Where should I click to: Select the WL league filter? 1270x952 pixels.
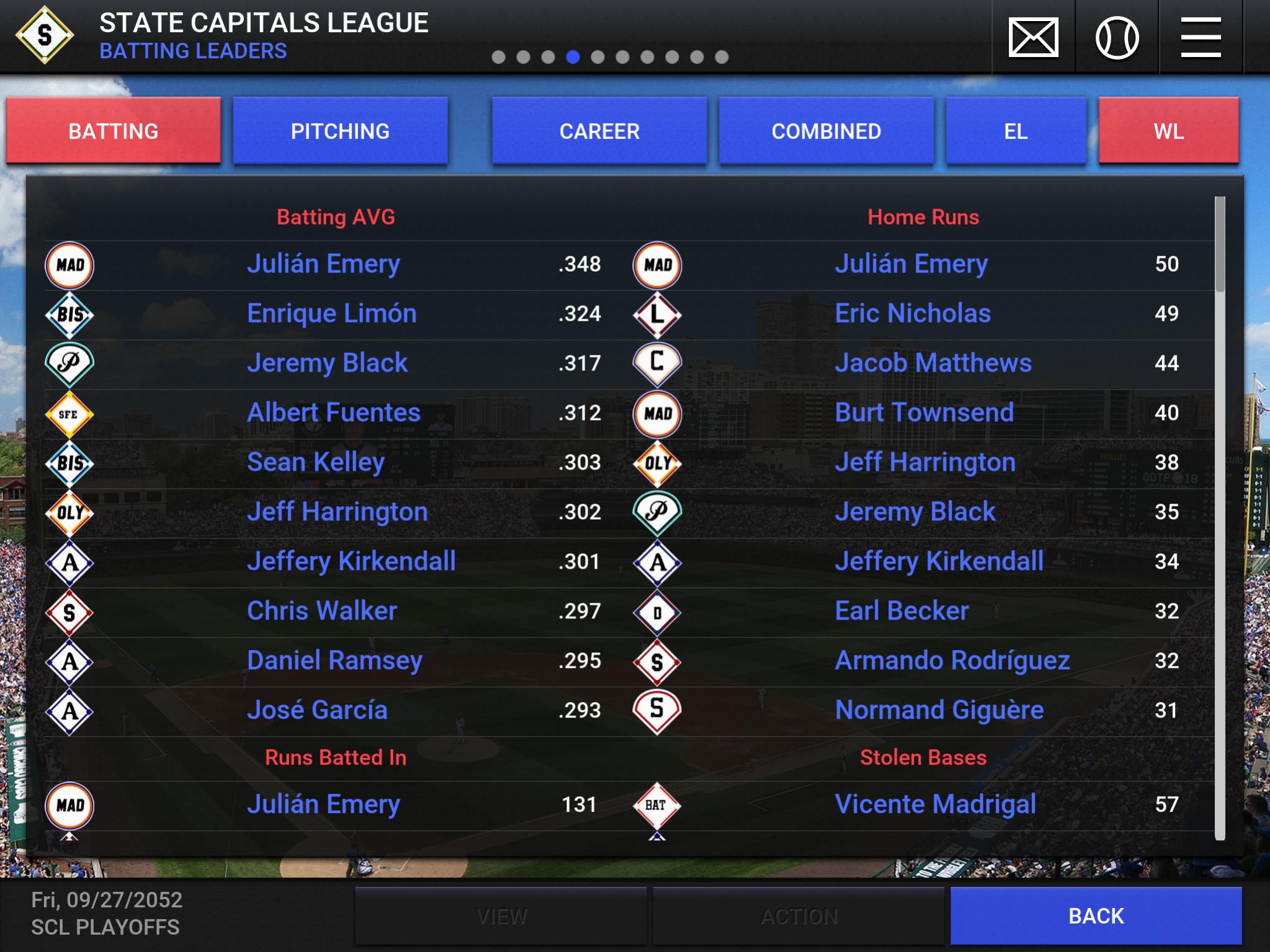click(x=1168, y=131)
